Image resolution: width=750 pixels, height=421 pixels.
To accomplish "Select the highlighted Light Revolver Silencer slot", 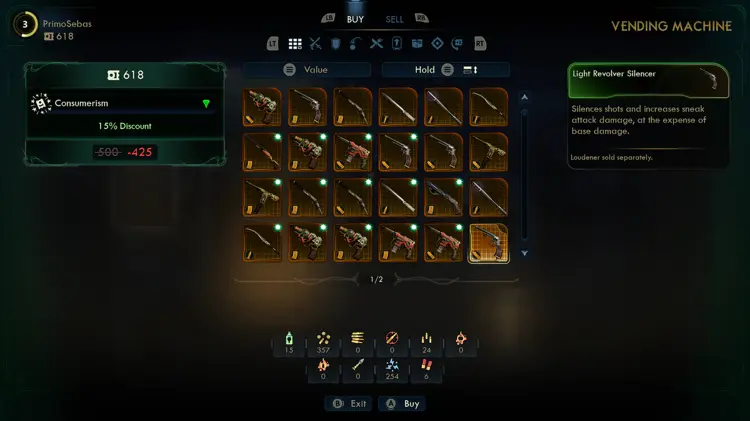I will [488, 243].
